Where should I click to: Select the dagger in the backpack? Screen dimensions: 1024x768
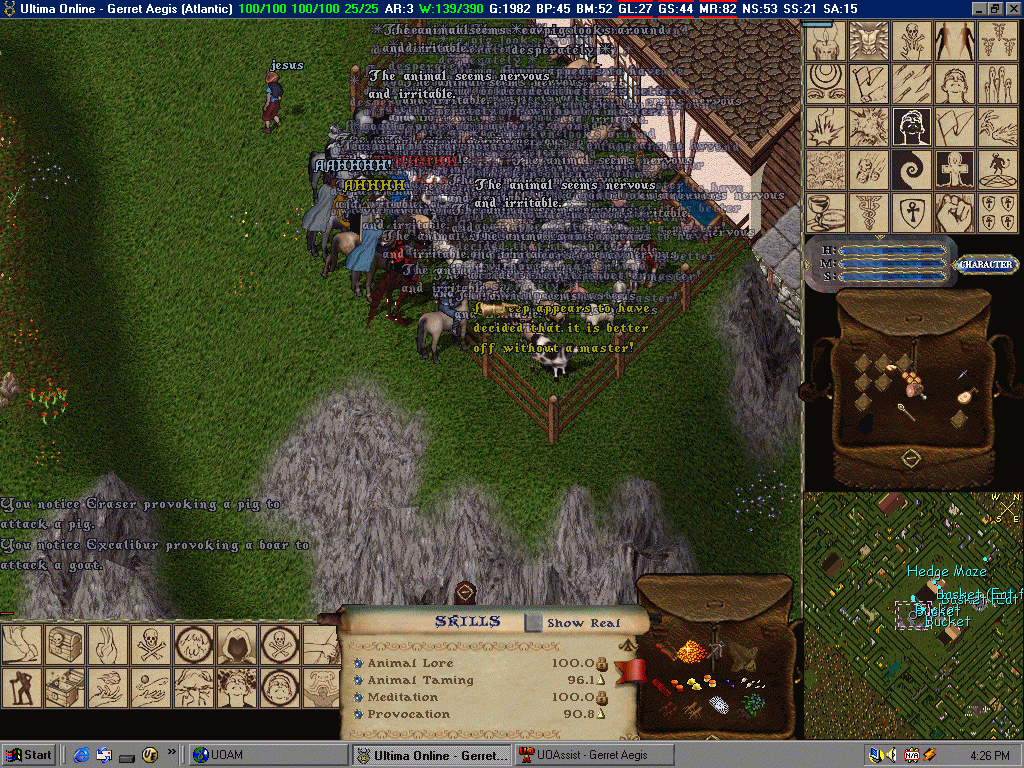961,375
